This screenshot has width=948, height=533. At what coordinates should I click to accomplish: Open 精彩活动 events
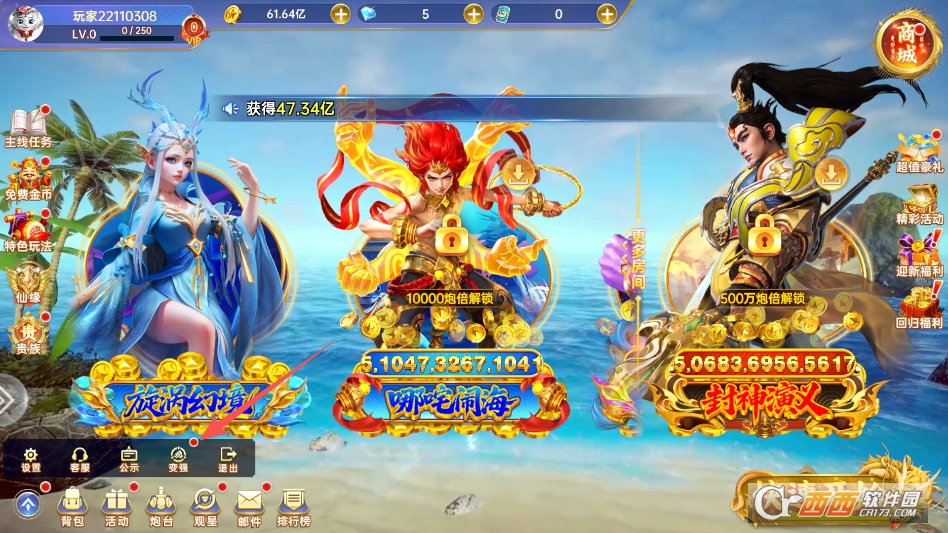click(x=919, y=203)
